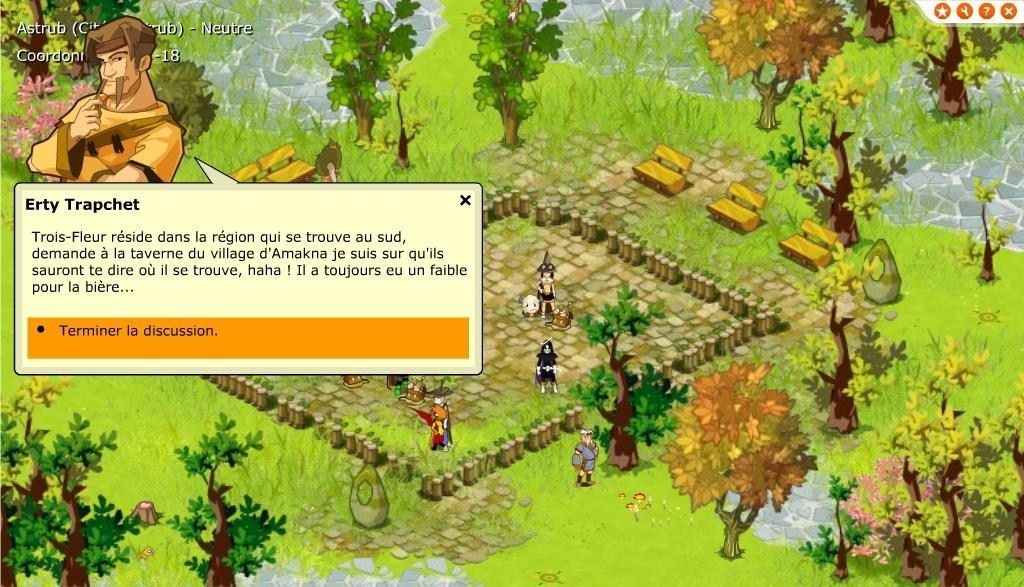The width and height of the screenshot is (1024, 587).
Task: Quit the game with the orange X icon
Action: coord(1008,11)
